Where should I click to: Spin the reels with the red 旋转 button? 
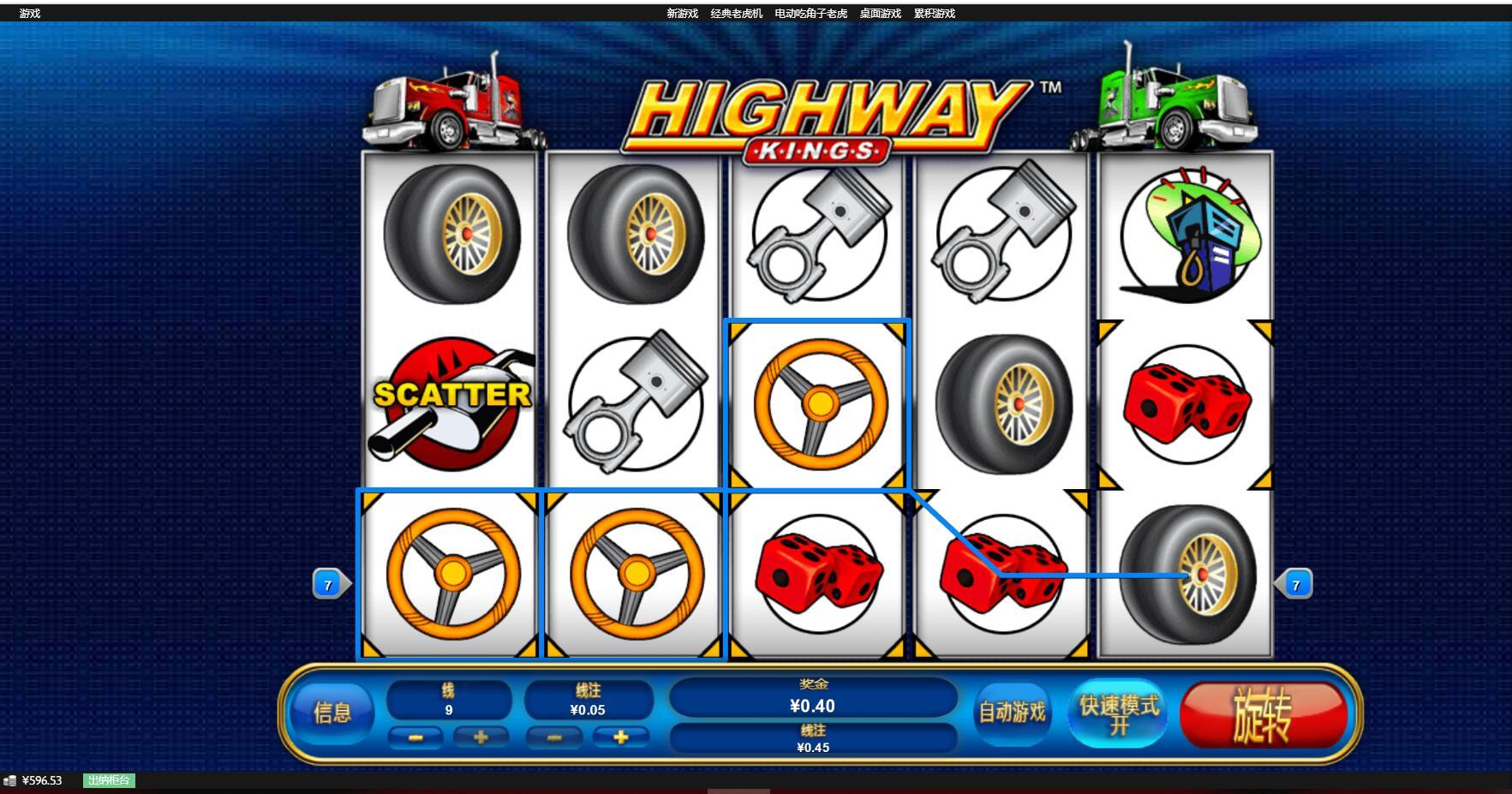[x=1263, y=714]
